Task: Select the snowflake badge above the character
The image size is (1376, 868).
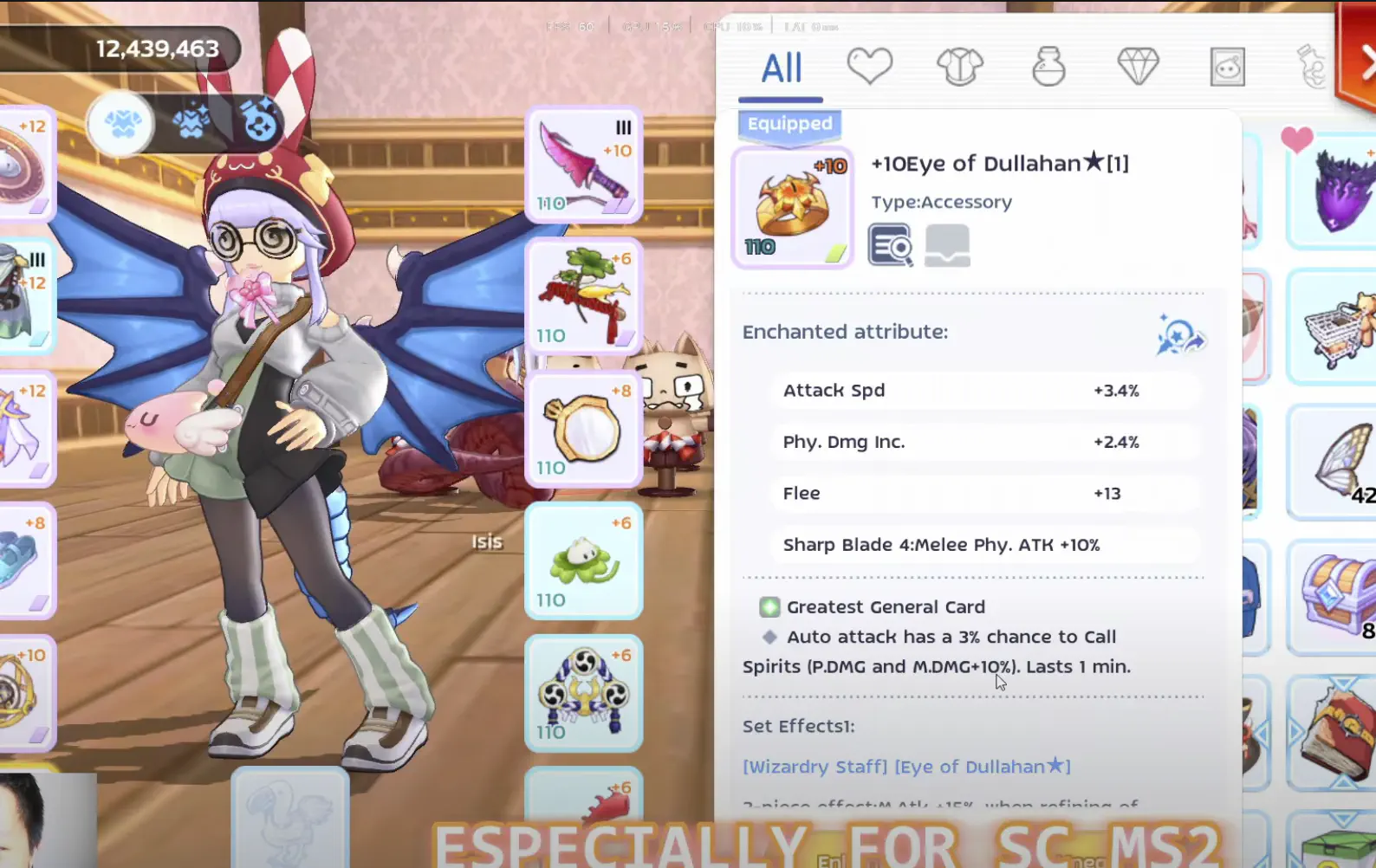Action: 121,124
